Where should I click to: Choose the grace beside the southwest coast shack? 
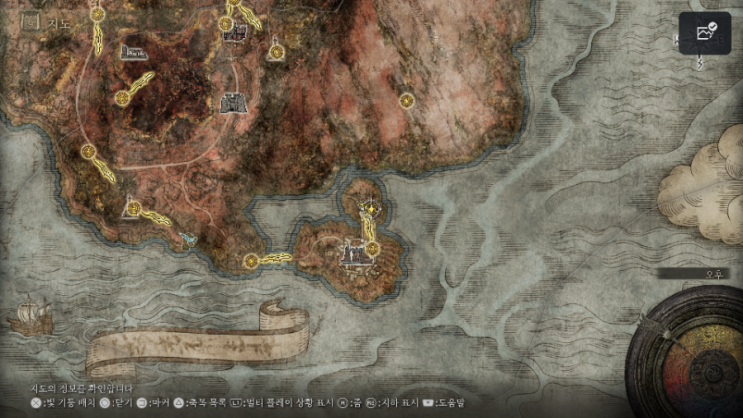point(133,207)
